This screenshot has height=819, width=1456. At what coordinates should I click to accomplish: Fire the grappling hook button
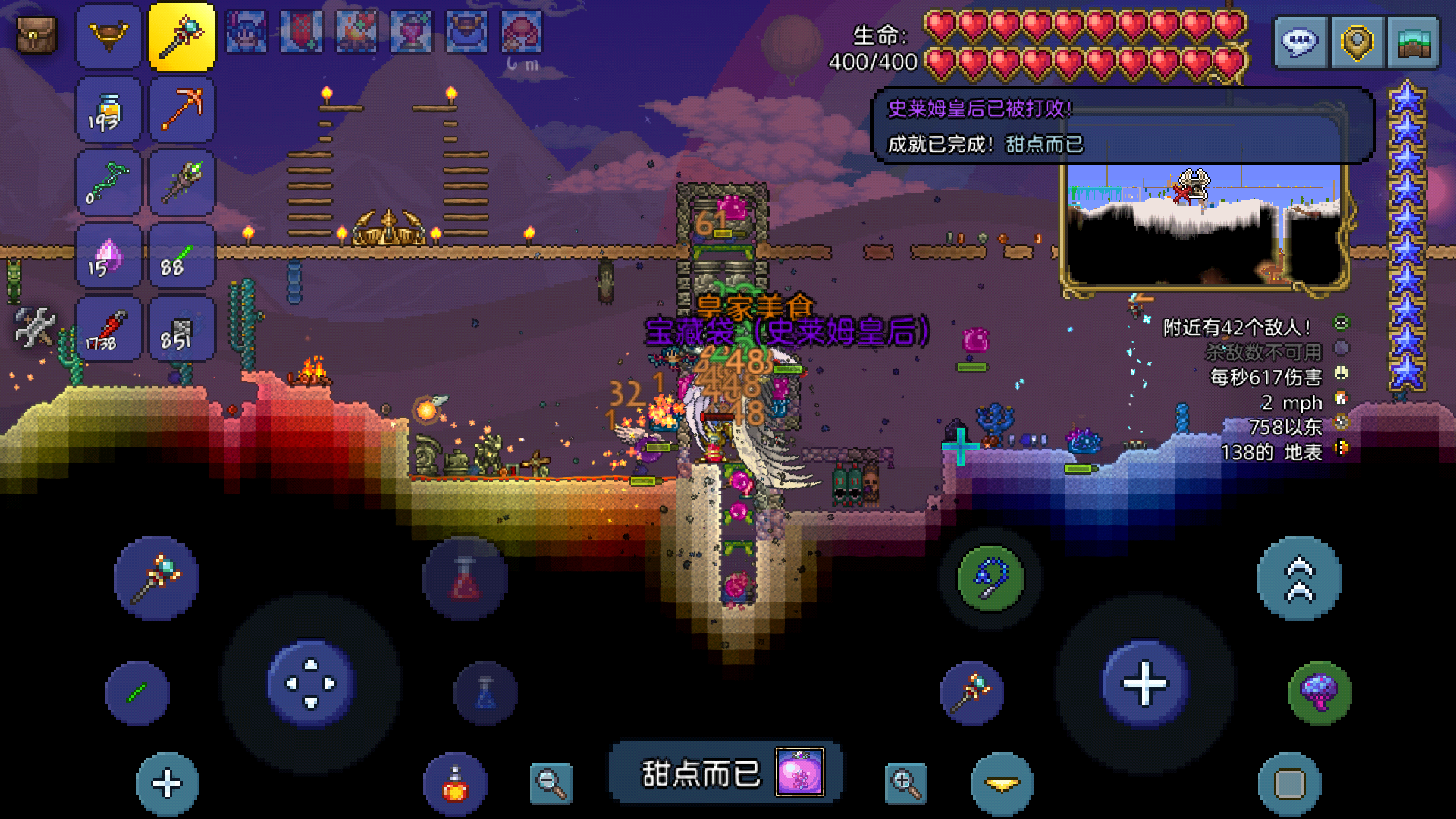tap(990, 579)
